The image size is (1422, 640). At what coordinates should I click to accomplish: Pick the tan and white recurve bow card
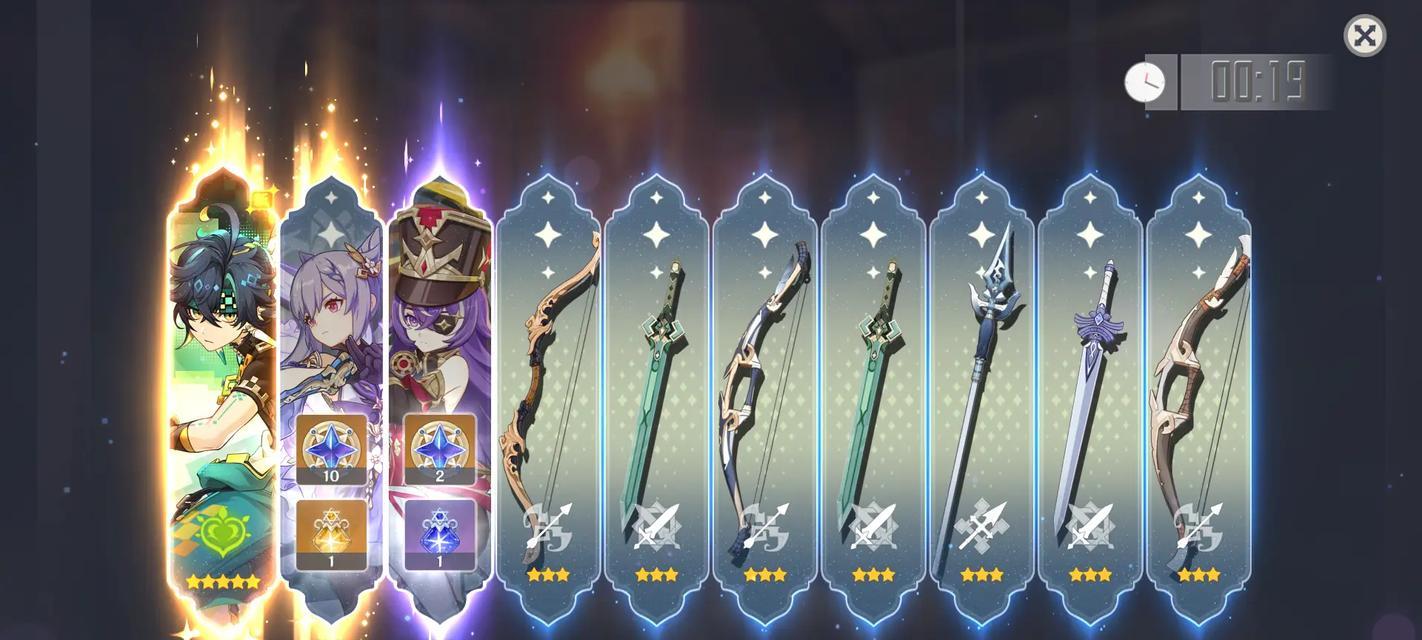(1198, 400)
